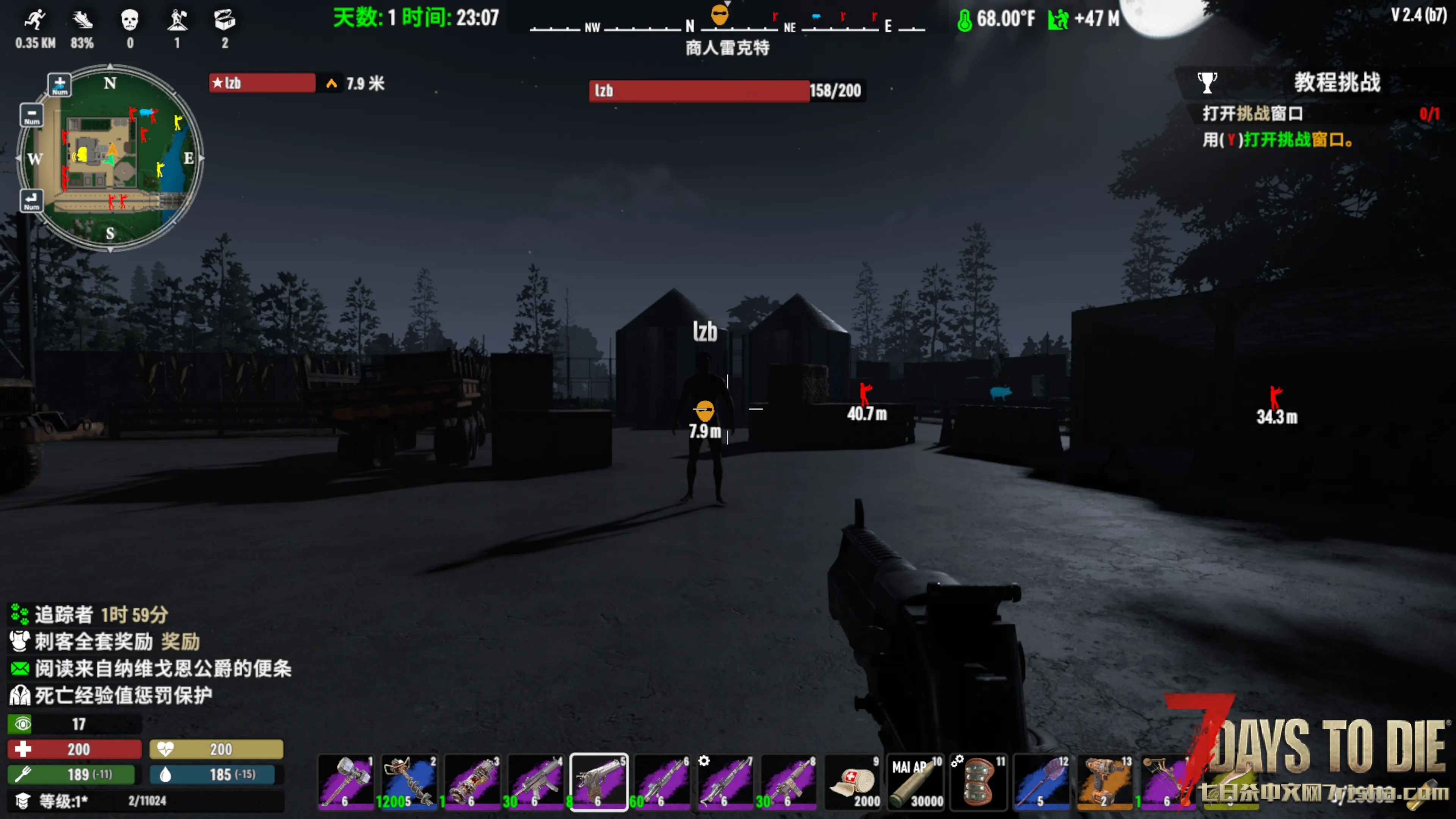Click the trader marker on the compass
Image resolution: width=1456 pixels, height=819 pixels.
coord(720,15)
